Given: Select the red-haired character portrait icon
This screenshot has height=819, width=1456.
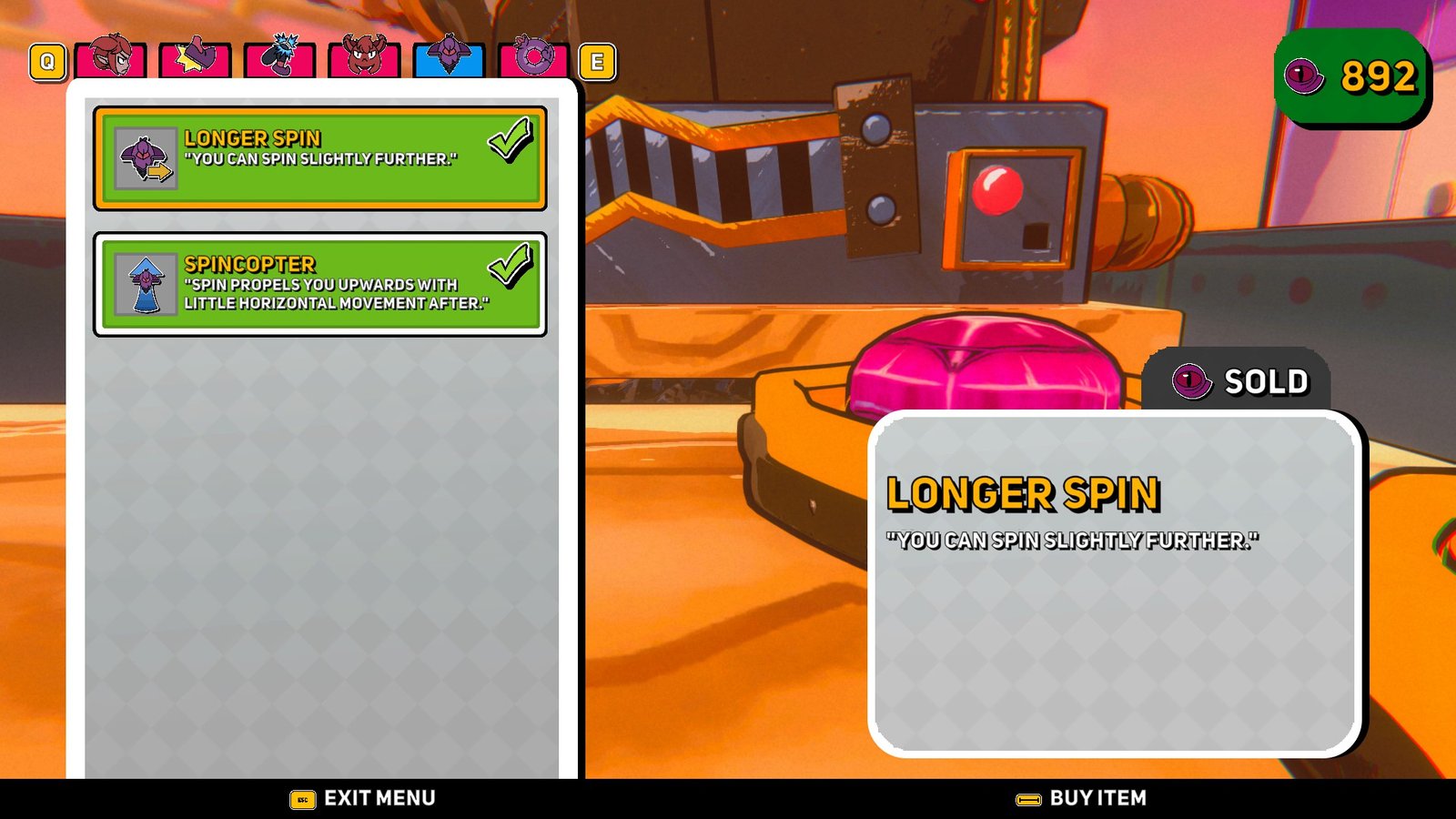Looking at the screenshot, I should 111,59.
